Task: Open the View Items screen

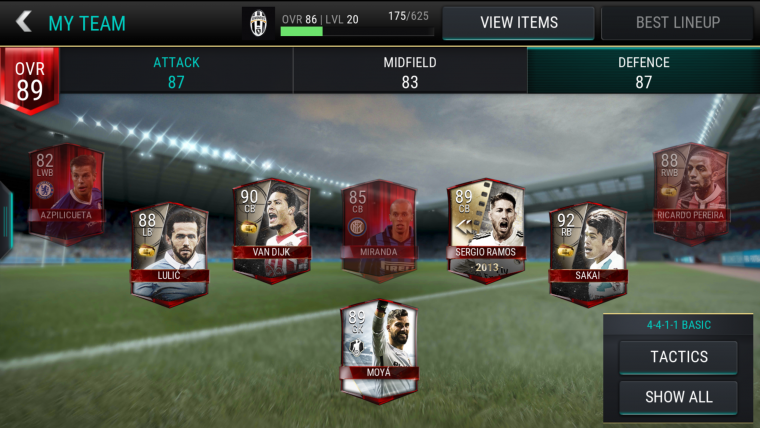Action: [x=518, y=22]
